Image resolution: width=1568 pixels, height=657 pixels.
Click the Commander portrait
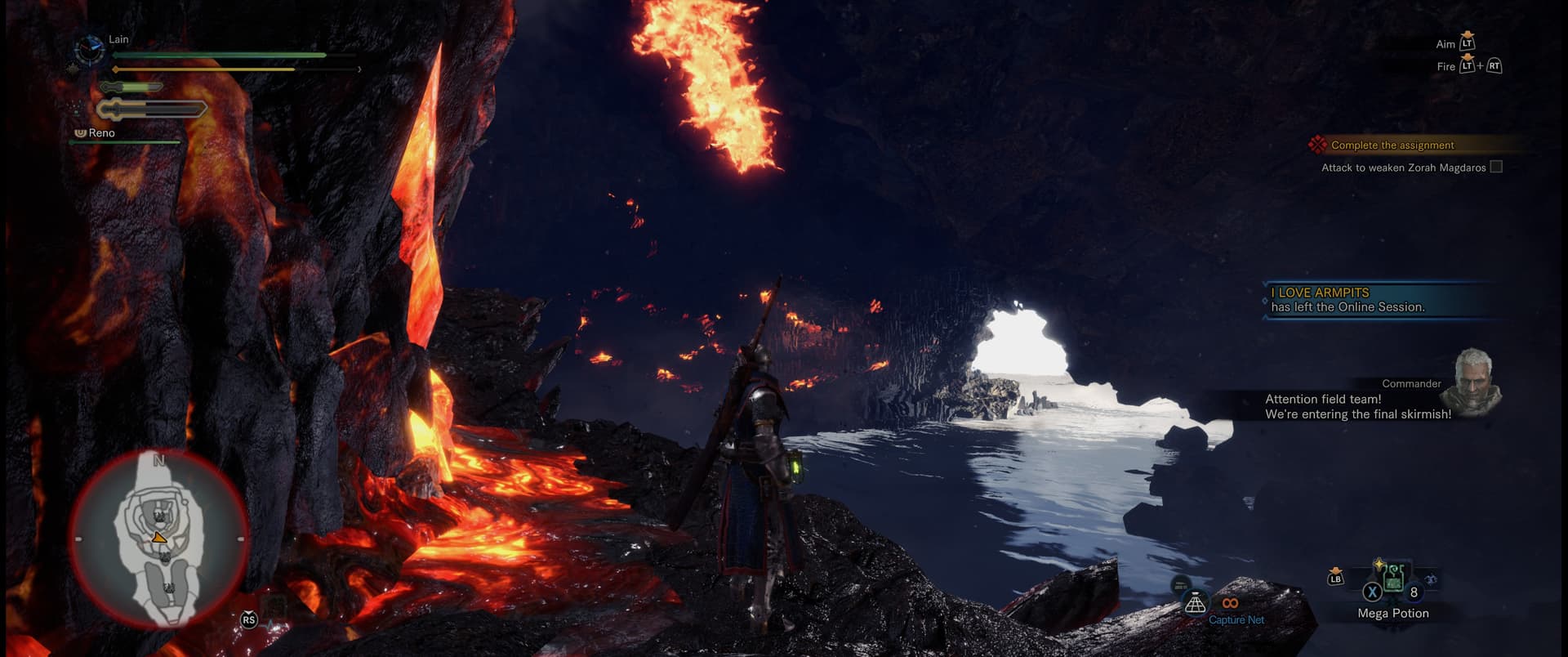[x=1471, y=382]
